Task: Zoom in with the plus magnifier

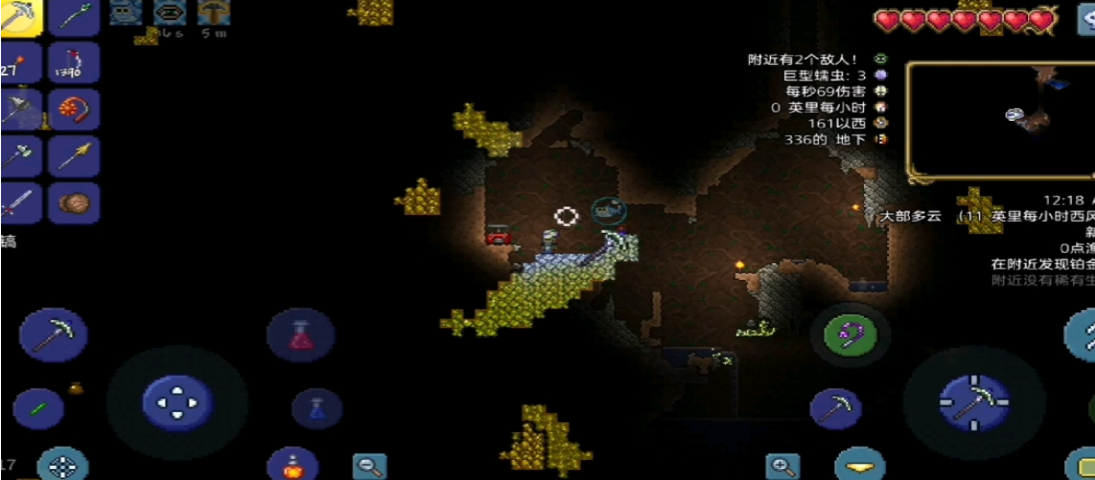Action: point(783,466)
